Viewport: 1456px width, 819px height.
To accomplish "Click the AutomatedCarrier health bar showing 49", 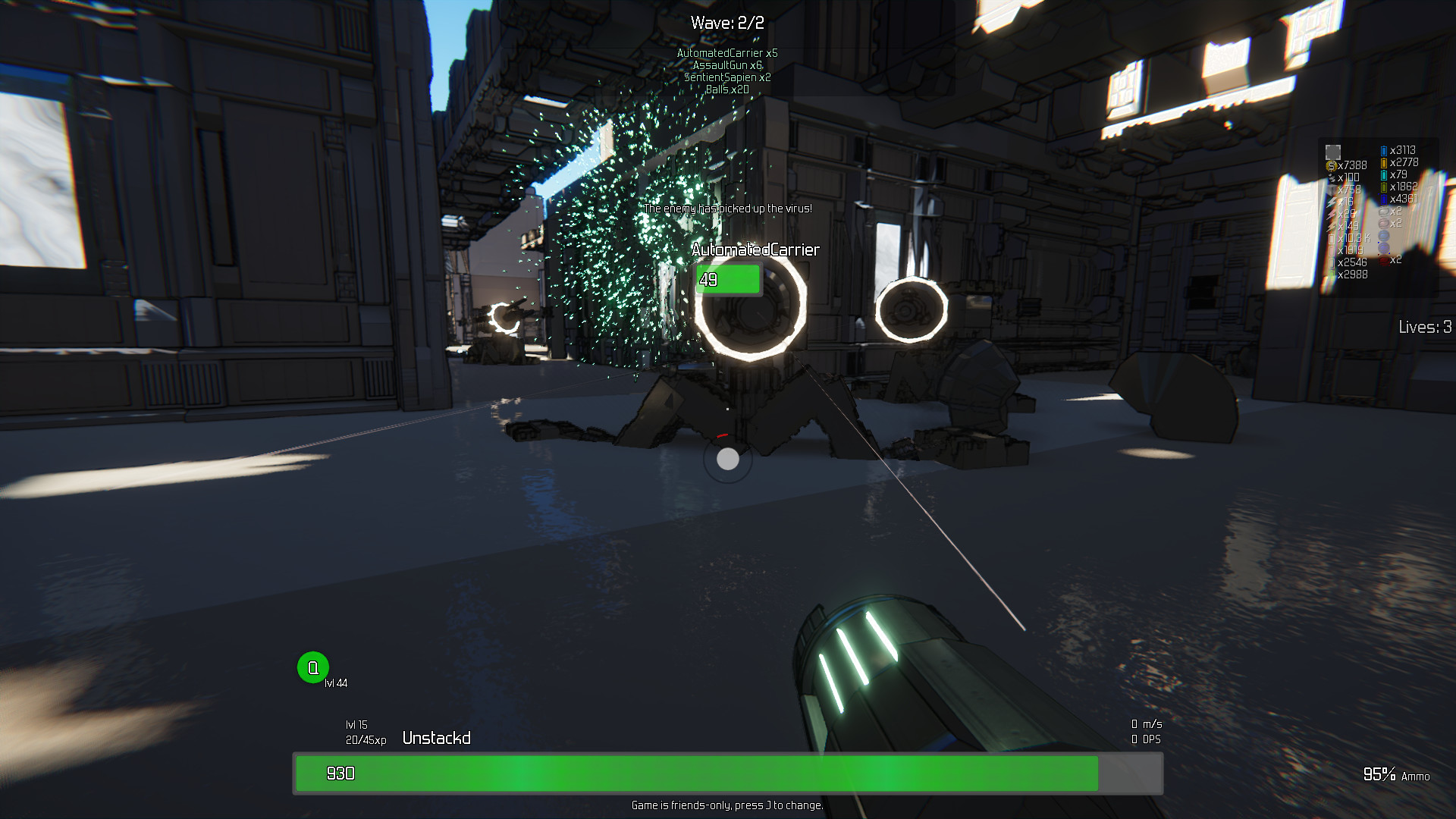I will coord(727,278).
